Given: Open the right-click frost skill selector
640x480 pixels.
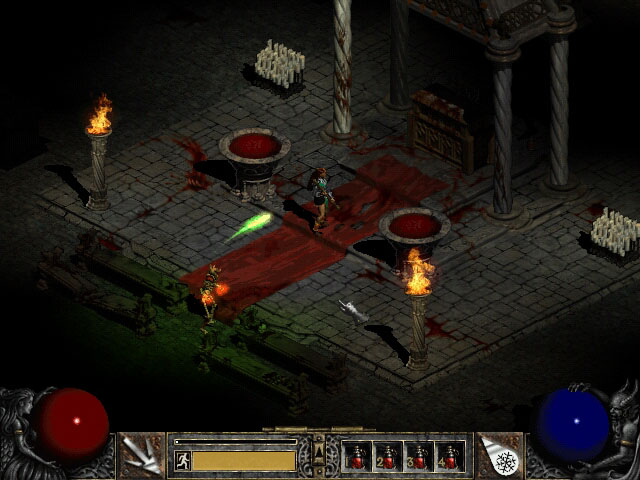Looking at the screenshot, I should coord(499,455).
